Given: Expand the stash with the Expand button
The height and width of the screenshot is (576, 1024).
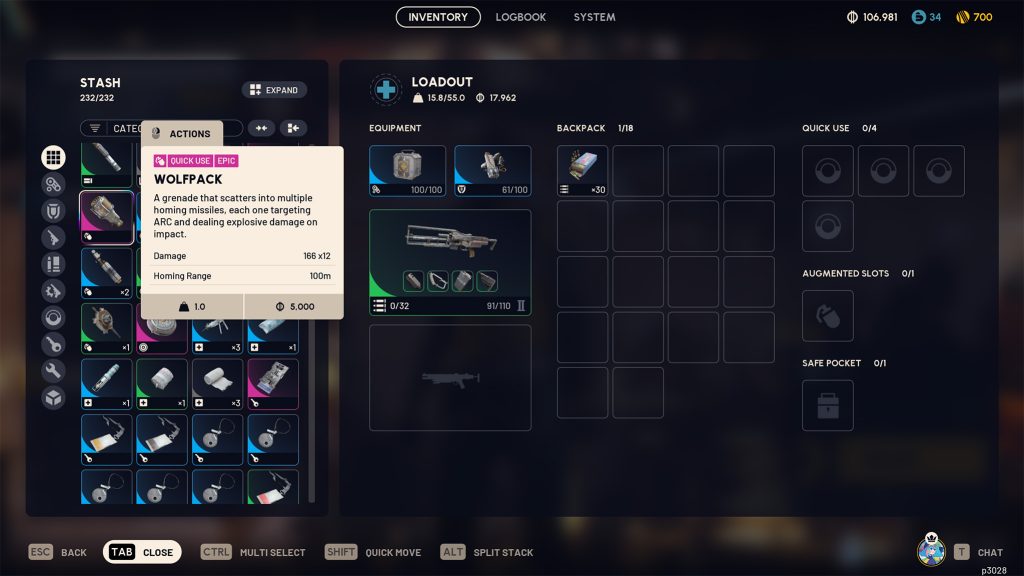Looking at the screenshot, I should [x=274, y=90].
